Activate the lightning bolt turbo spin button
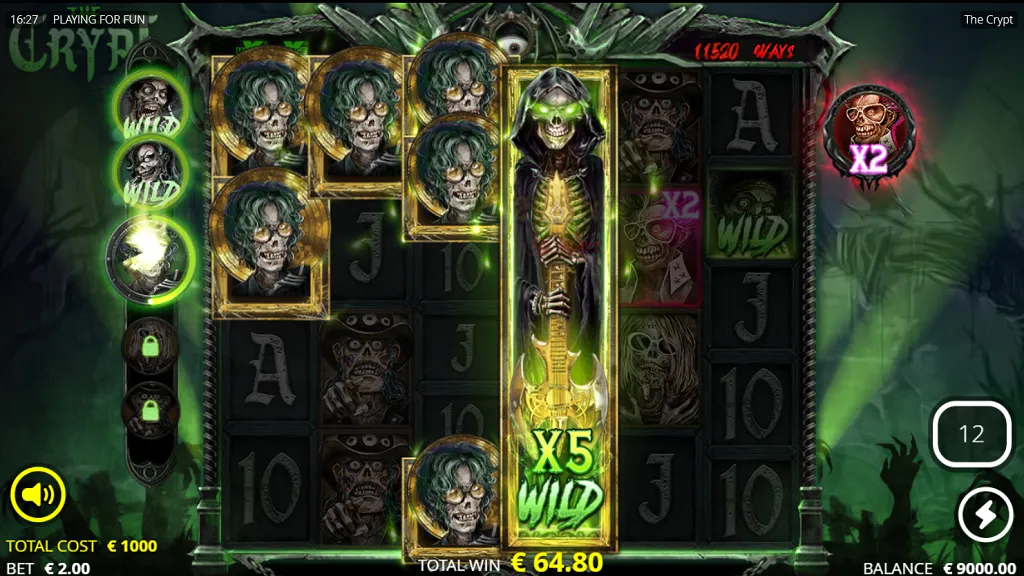 (x=984, y=515)
